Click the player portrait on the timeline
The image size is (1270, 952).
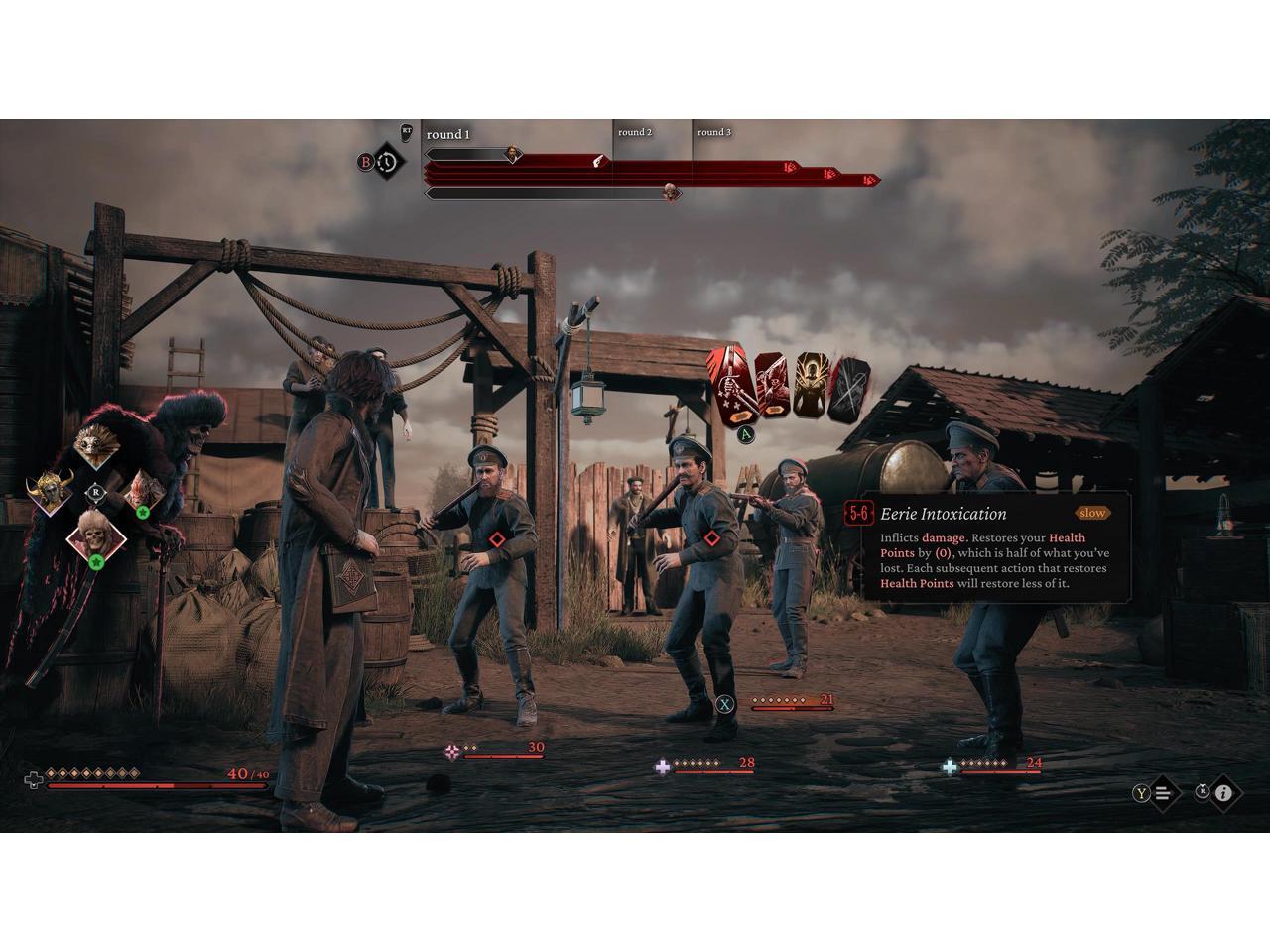(x=513, y=154)
